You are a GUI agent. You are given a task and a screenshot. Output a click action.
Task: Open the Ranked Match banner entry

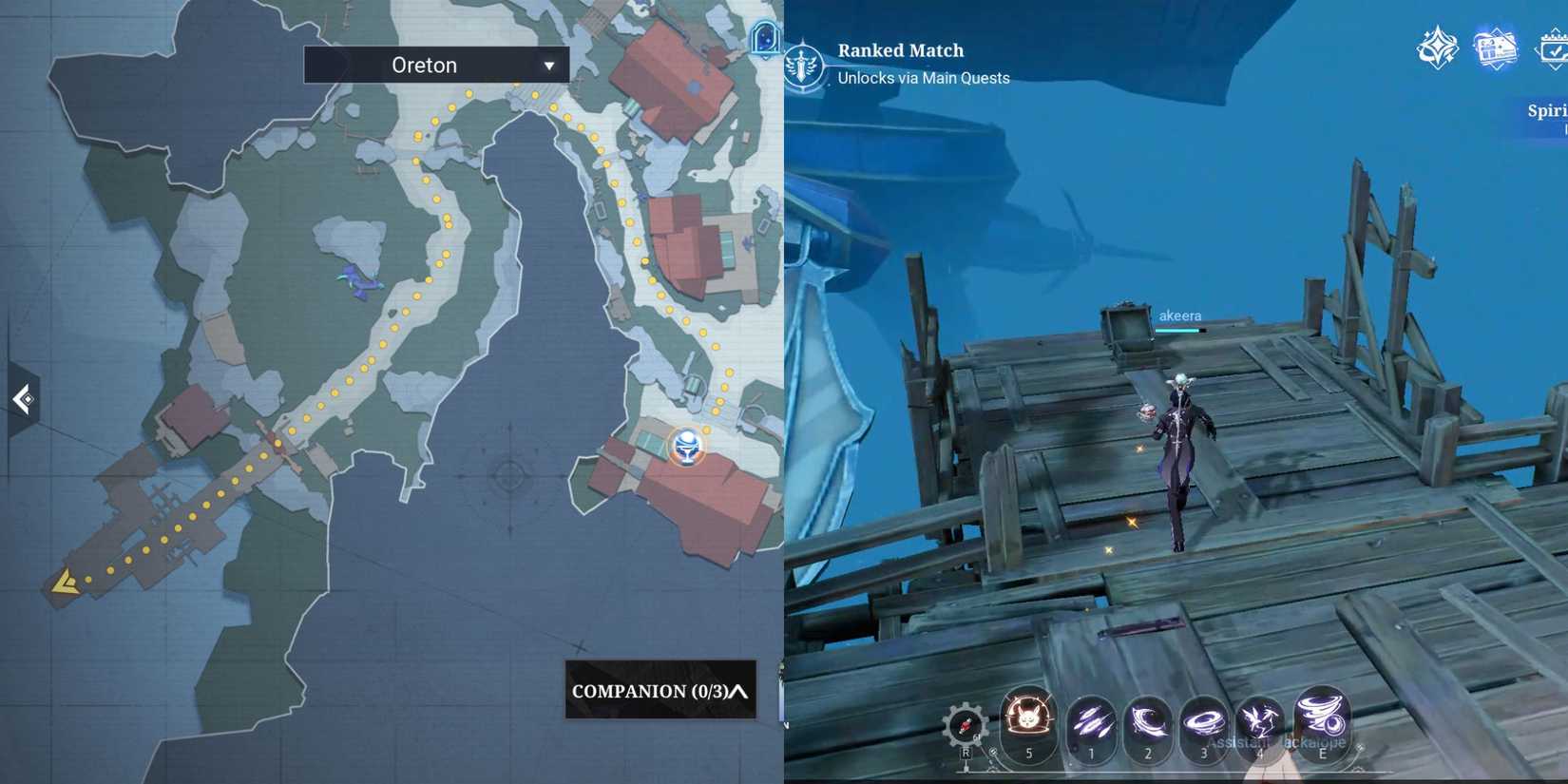[899, 50]
